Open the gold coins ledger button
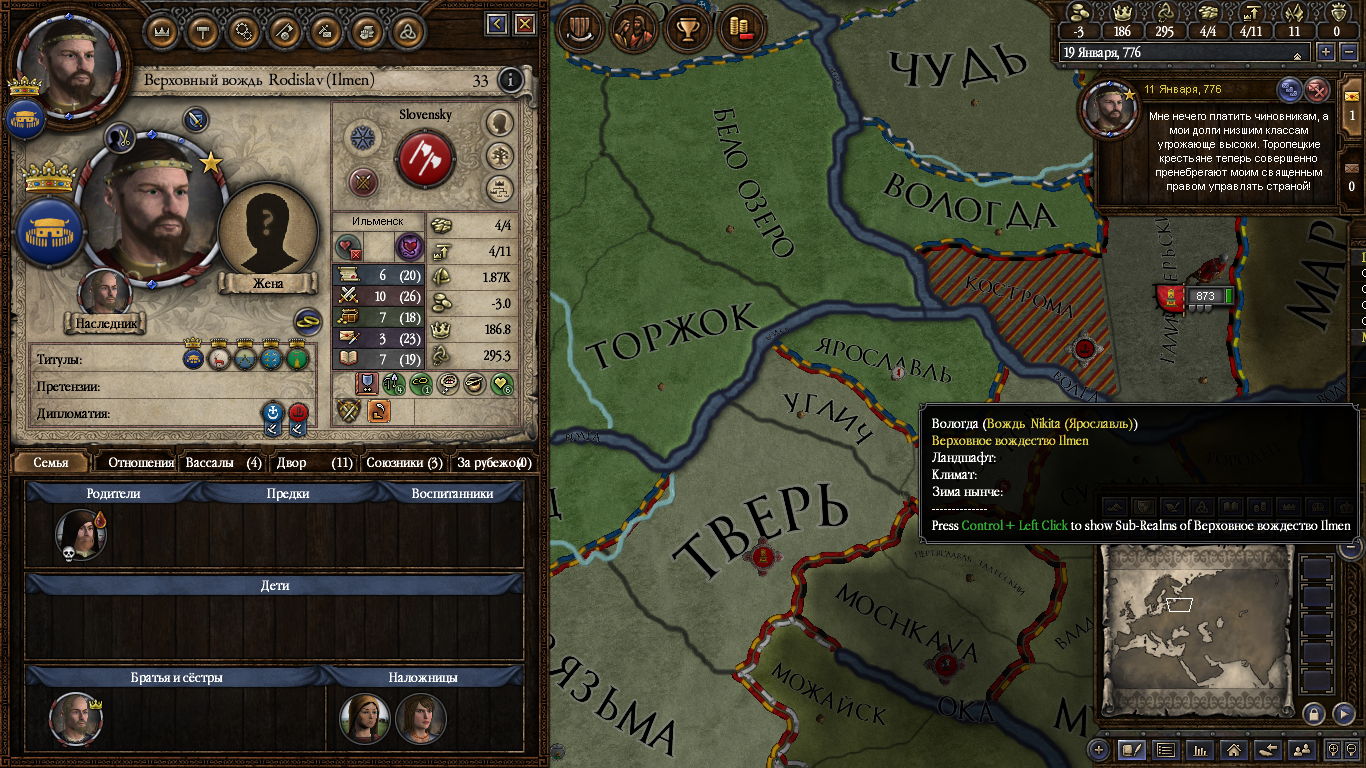This screenshot has height=768, width=1366. click(x=741, y=28)
